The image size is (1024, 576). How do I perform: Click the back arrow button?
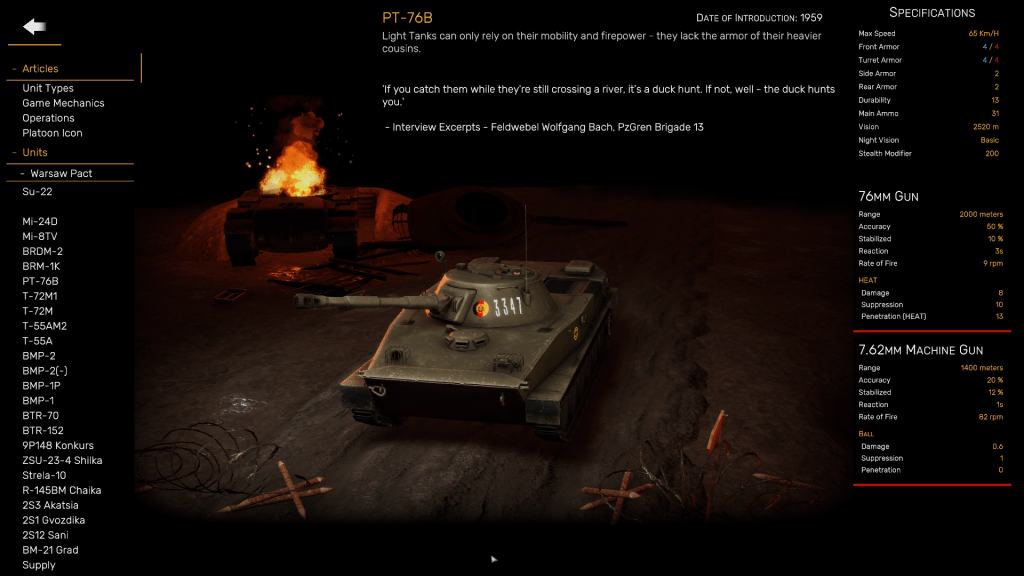pos(35,27)
